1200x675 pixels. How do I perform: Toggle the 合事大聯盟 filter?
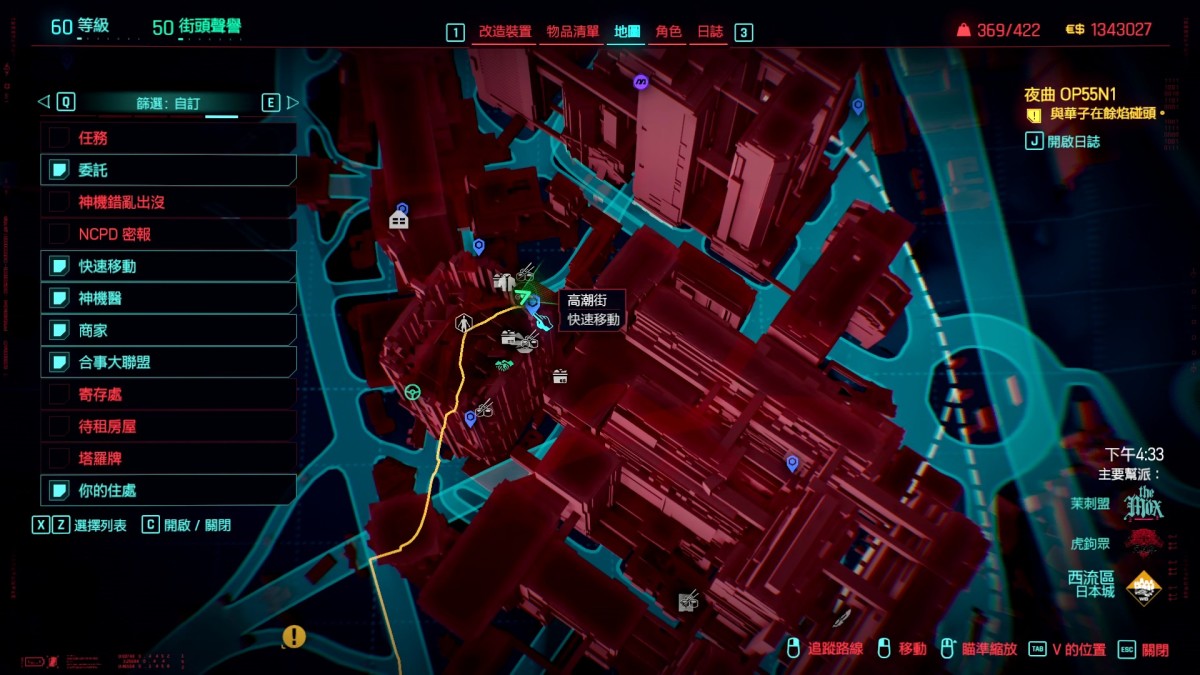point(168,362)
